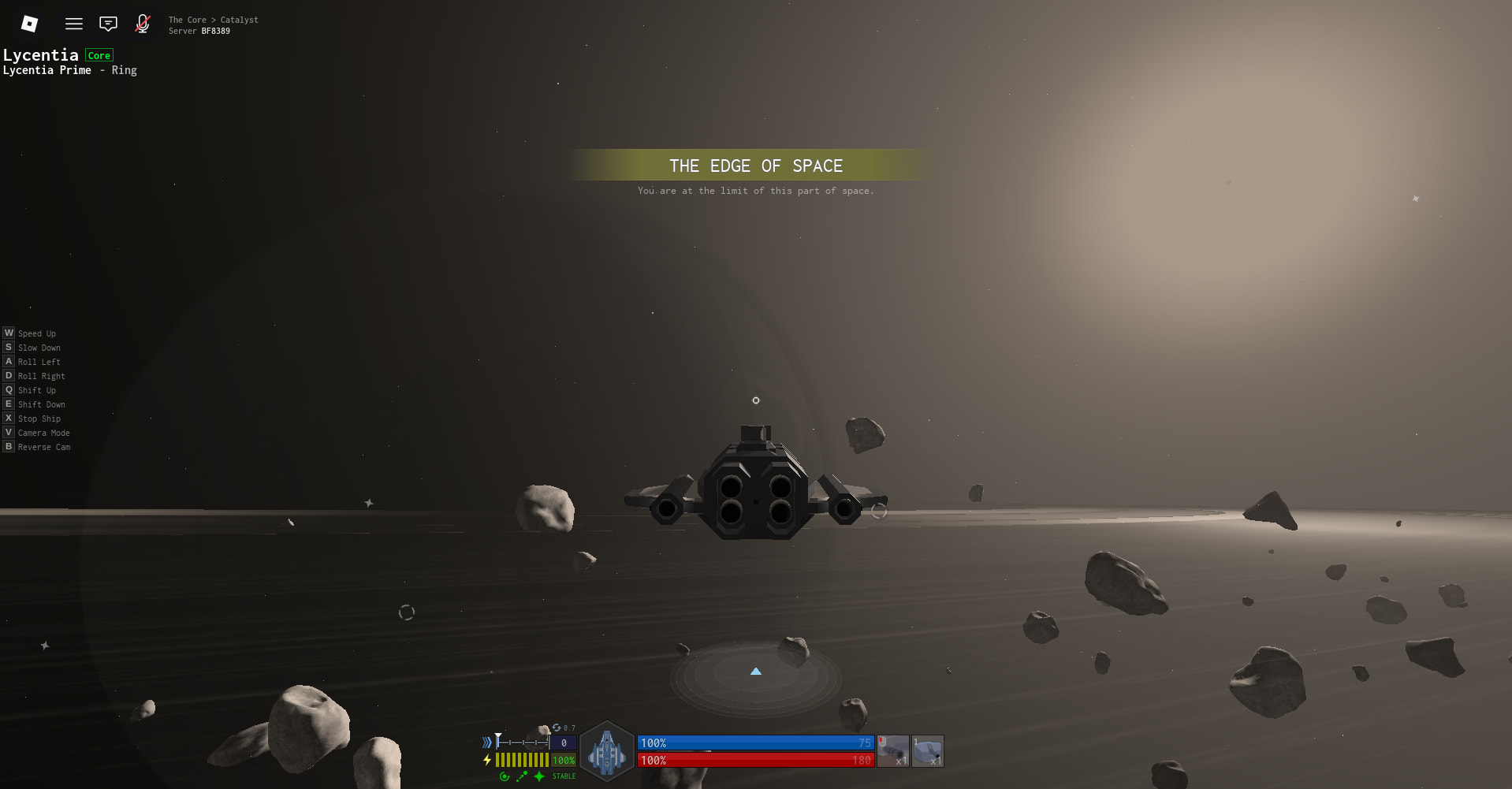Click the blue ship hexagon icon
The image size is (1512, 789).
tap(607, 751)
